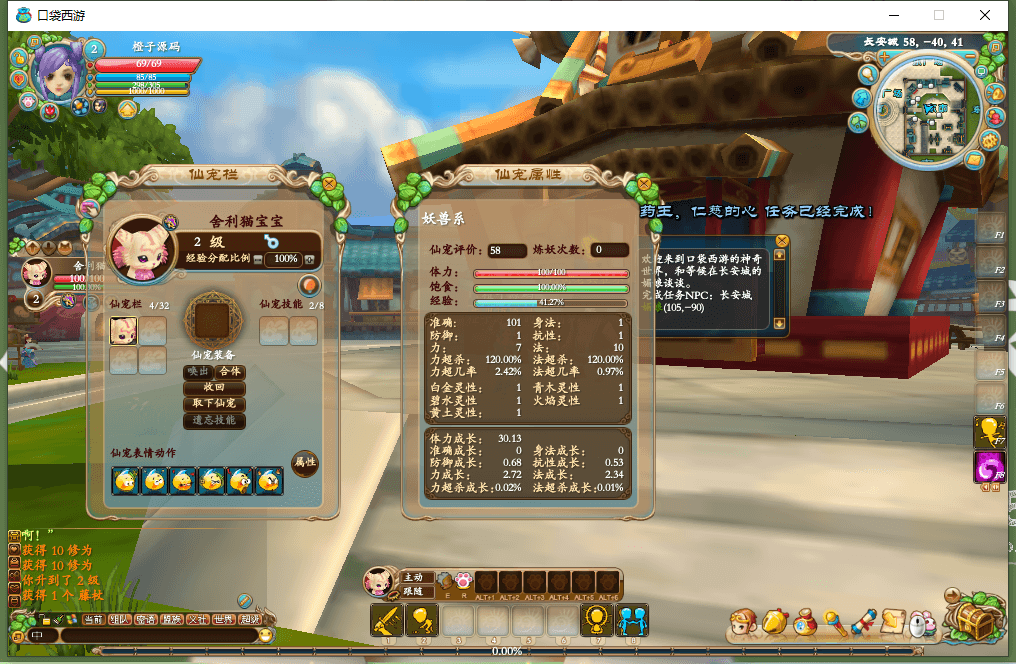Screen dimensions: 1016x664
Task: Toggle the round 属性 attributes button
Action: [304, 463]
